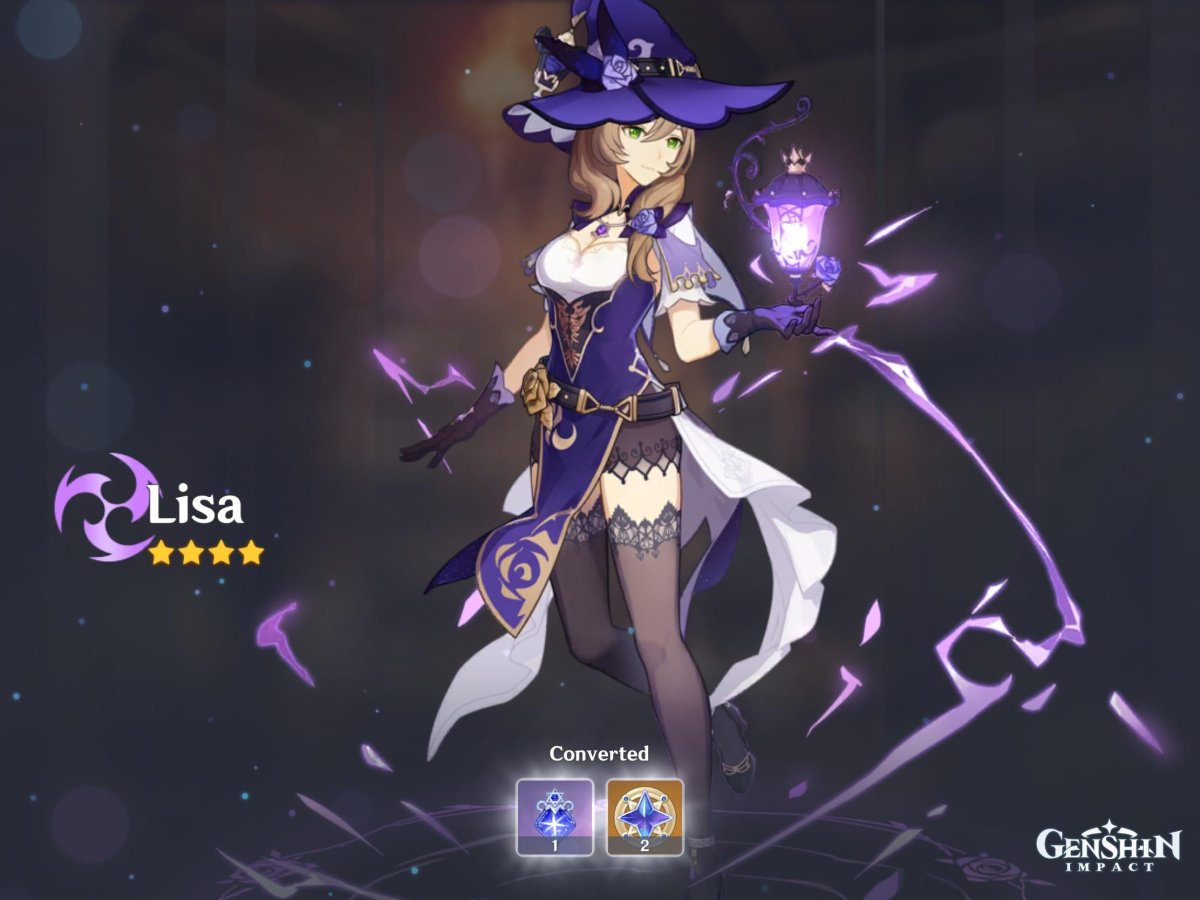Select the purple Stella Fortuna converted item
Image resolution: width=1200 pixels, height=900 pixels.
[x=554, y=816]
